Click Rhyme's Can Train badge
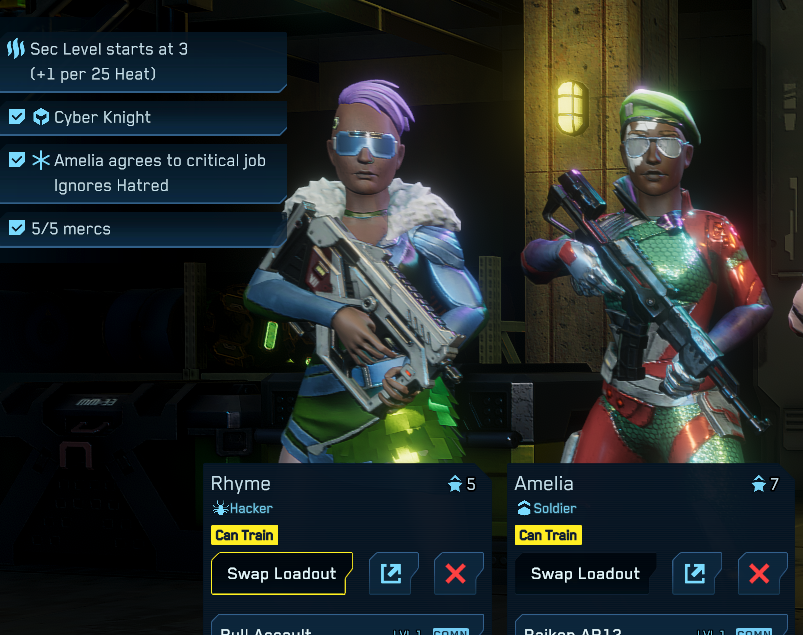Image resolution: width=803 pixels, height=635 pixels. tap(244, 535)
